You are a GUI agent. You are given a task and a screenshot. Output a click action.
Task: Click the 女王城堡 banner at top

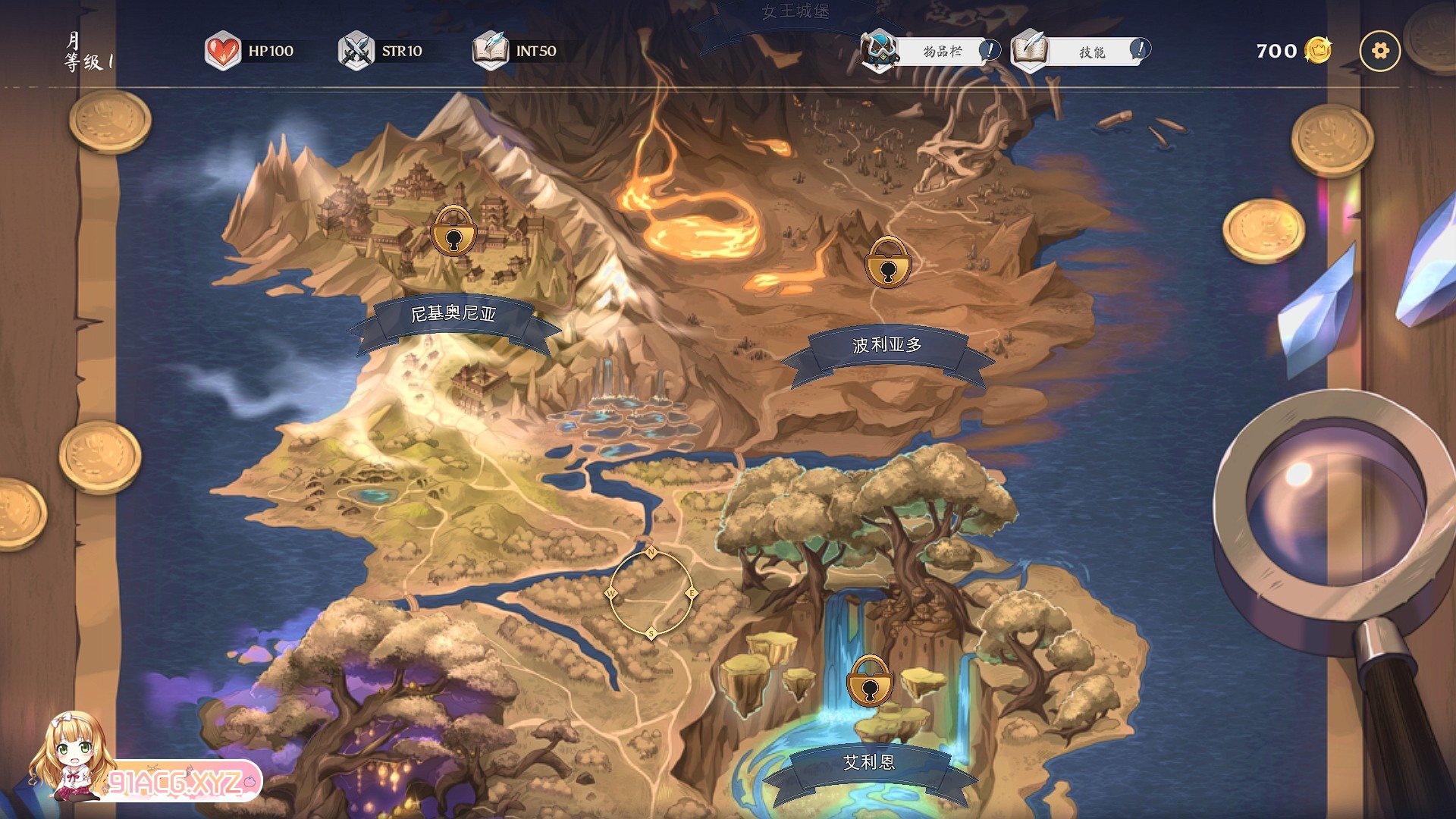pyautogui.click(x=795, y=12)
